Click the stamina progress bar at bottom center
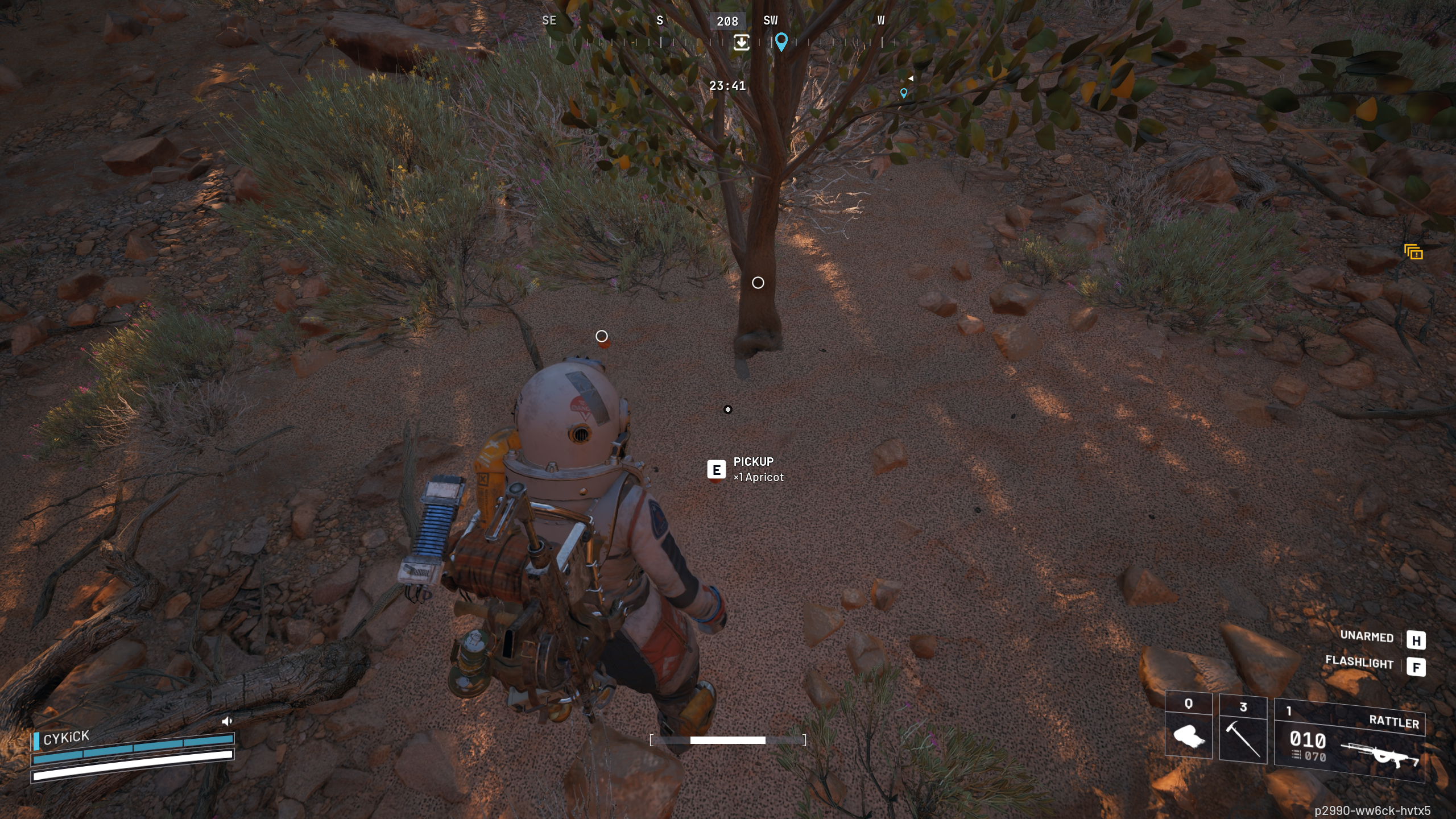 (728, 739)
